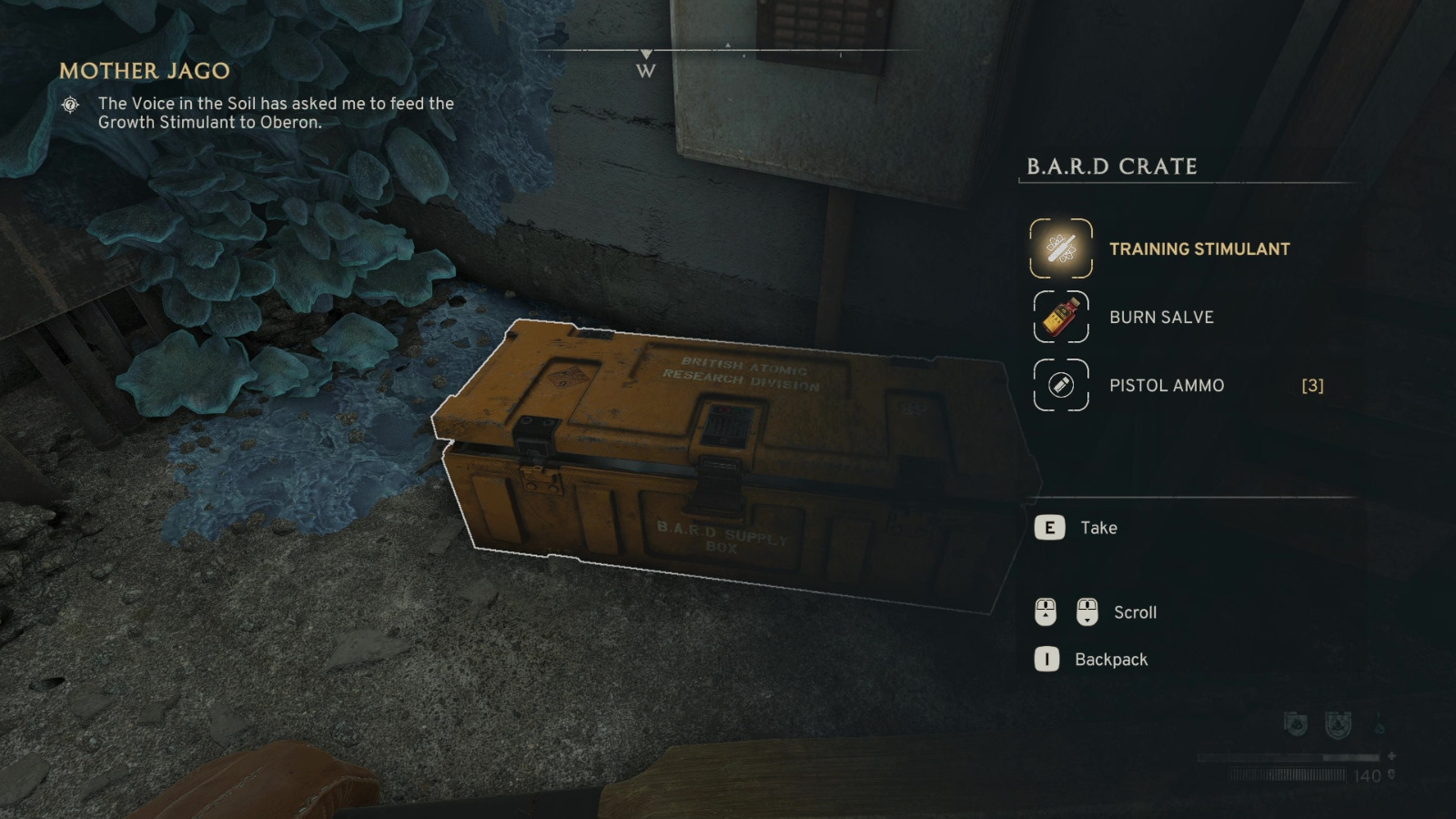
Task: Select the Training Stimulant loot entry
Action: coord(1198,249)
